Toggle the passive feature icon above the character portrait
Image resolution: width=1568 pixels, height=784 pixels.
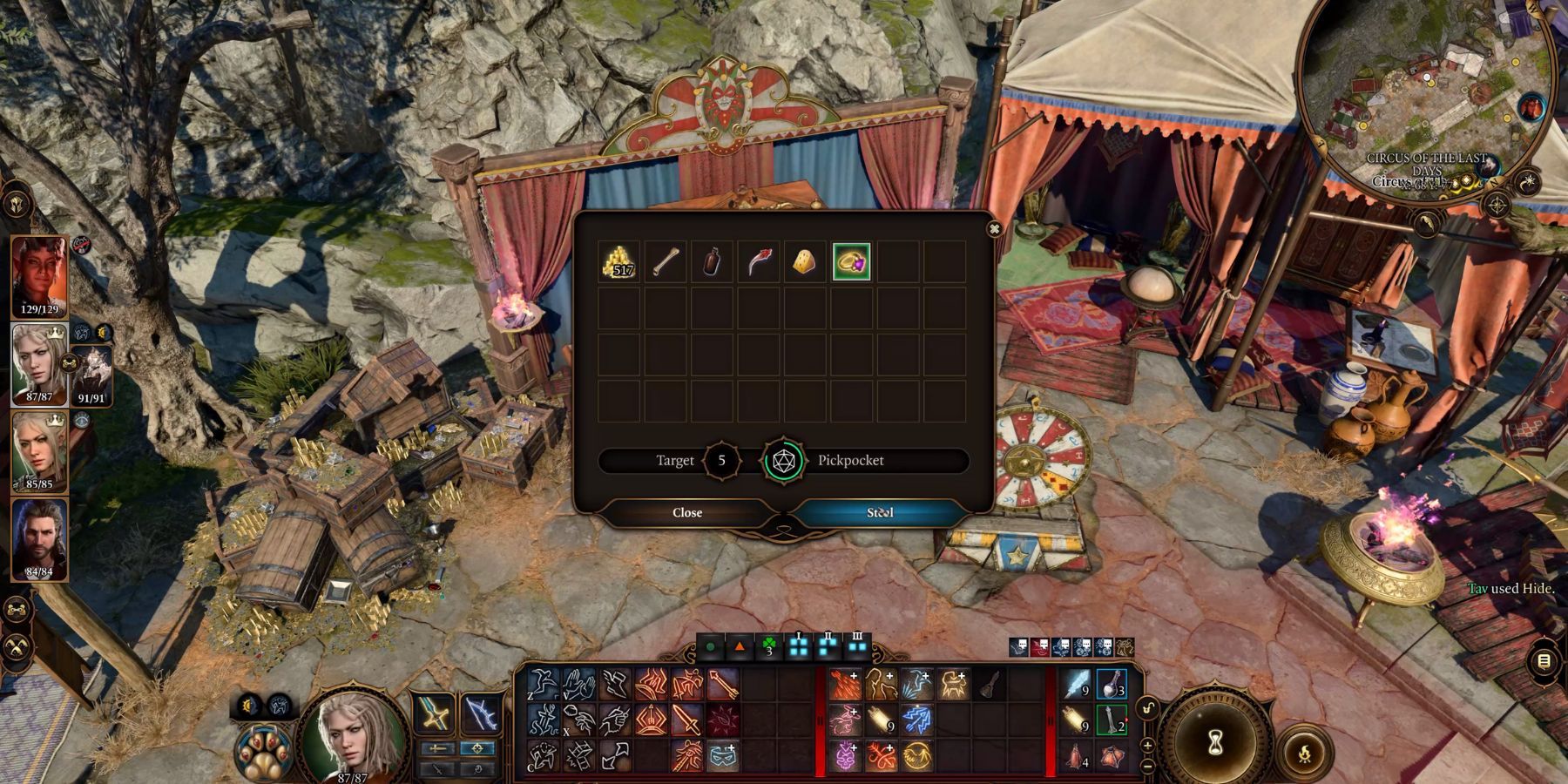click(277, 705)
